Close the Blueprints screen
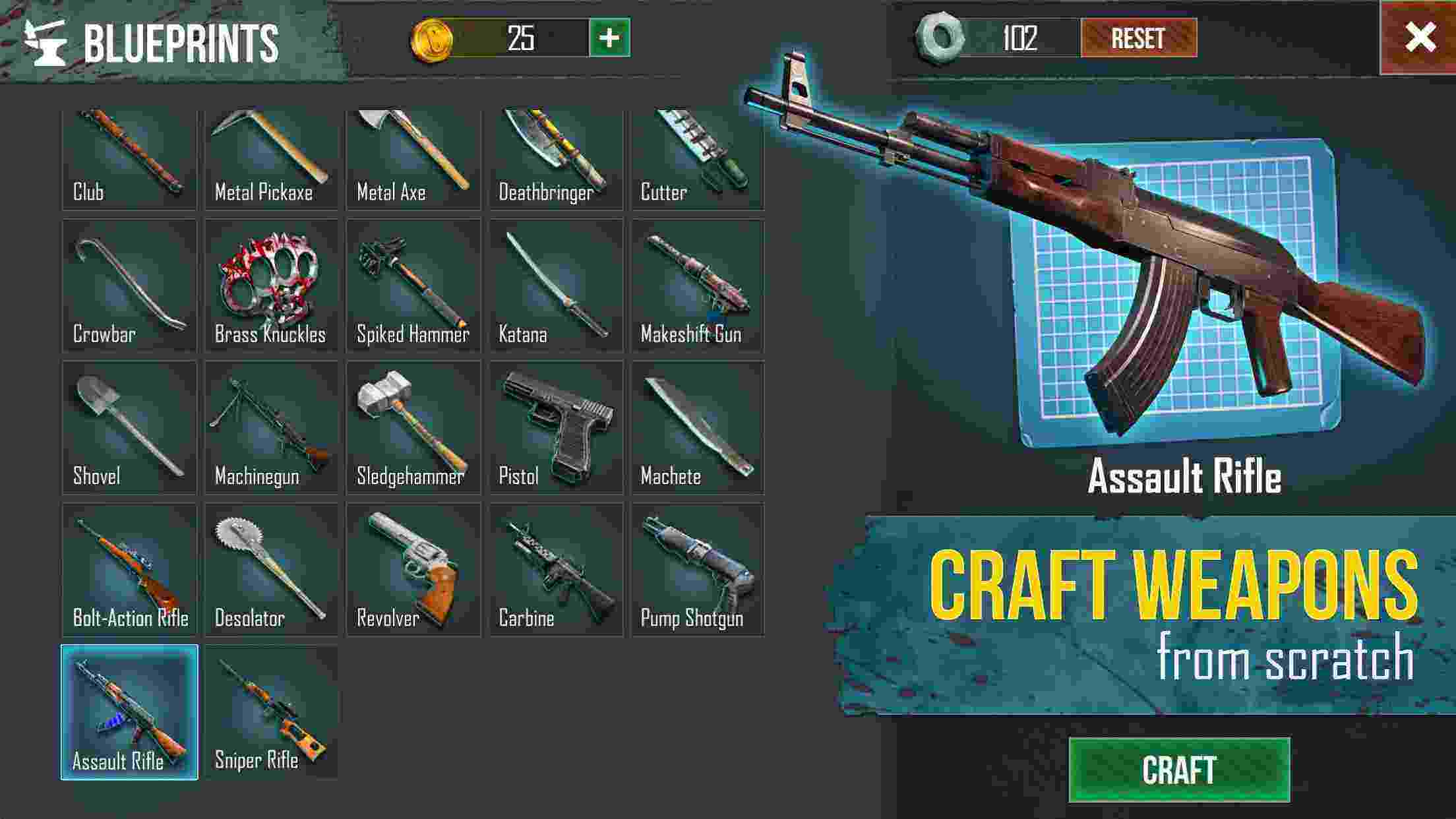 [x=1419, y=38]
